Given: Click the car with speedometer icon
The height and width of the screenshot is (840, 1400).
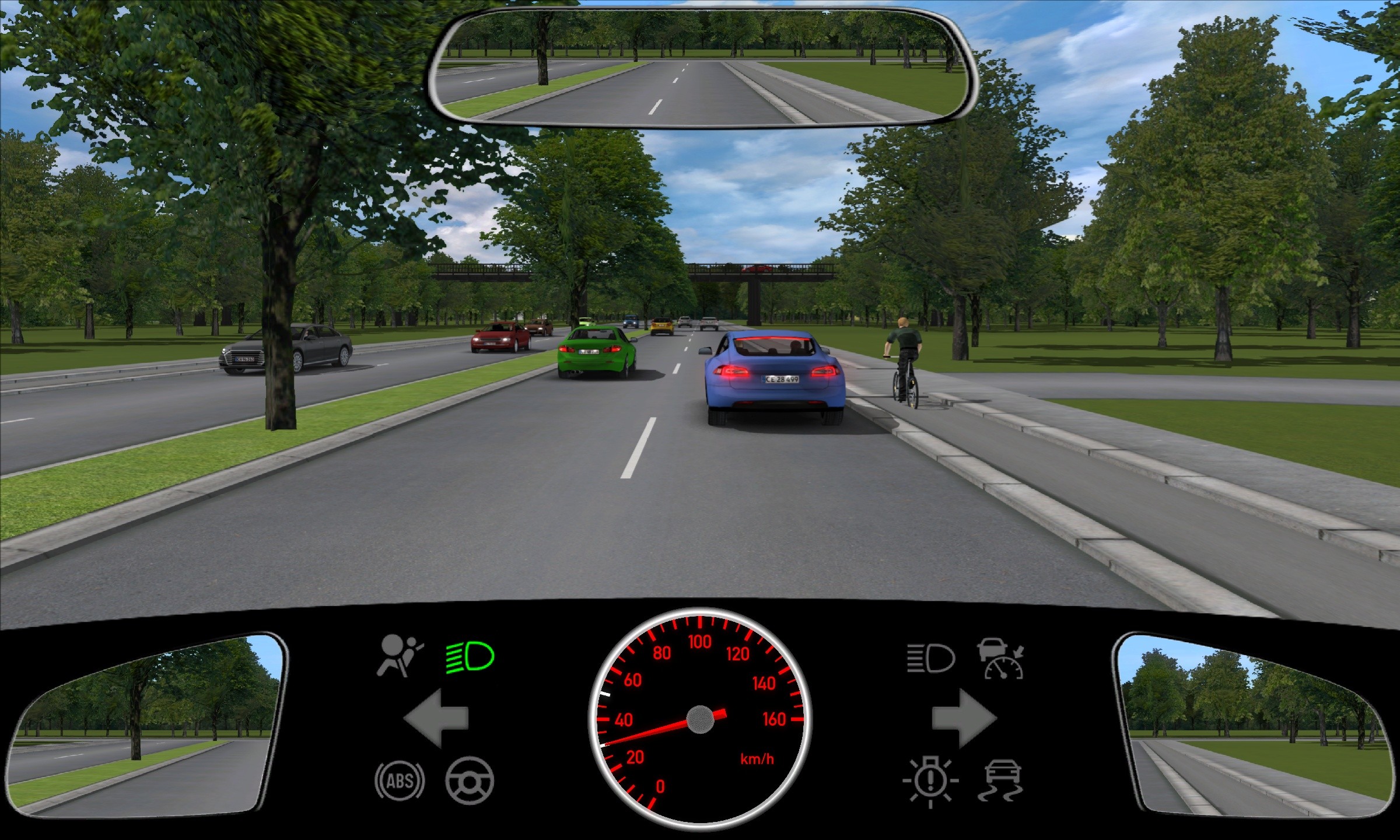Looking at the screenshot, I should (x=1001, y=659).
